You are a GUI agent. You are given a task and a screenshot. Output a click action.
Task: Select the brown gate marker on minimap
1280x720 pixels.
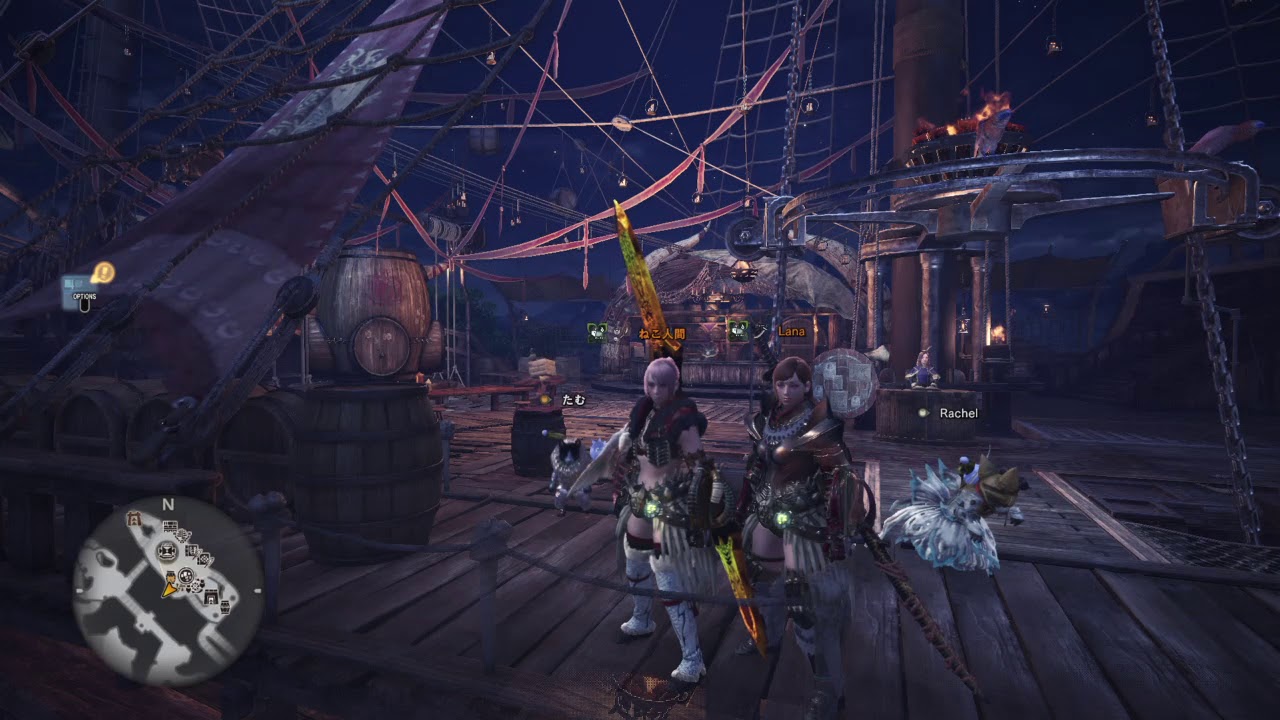pos(133,518)
